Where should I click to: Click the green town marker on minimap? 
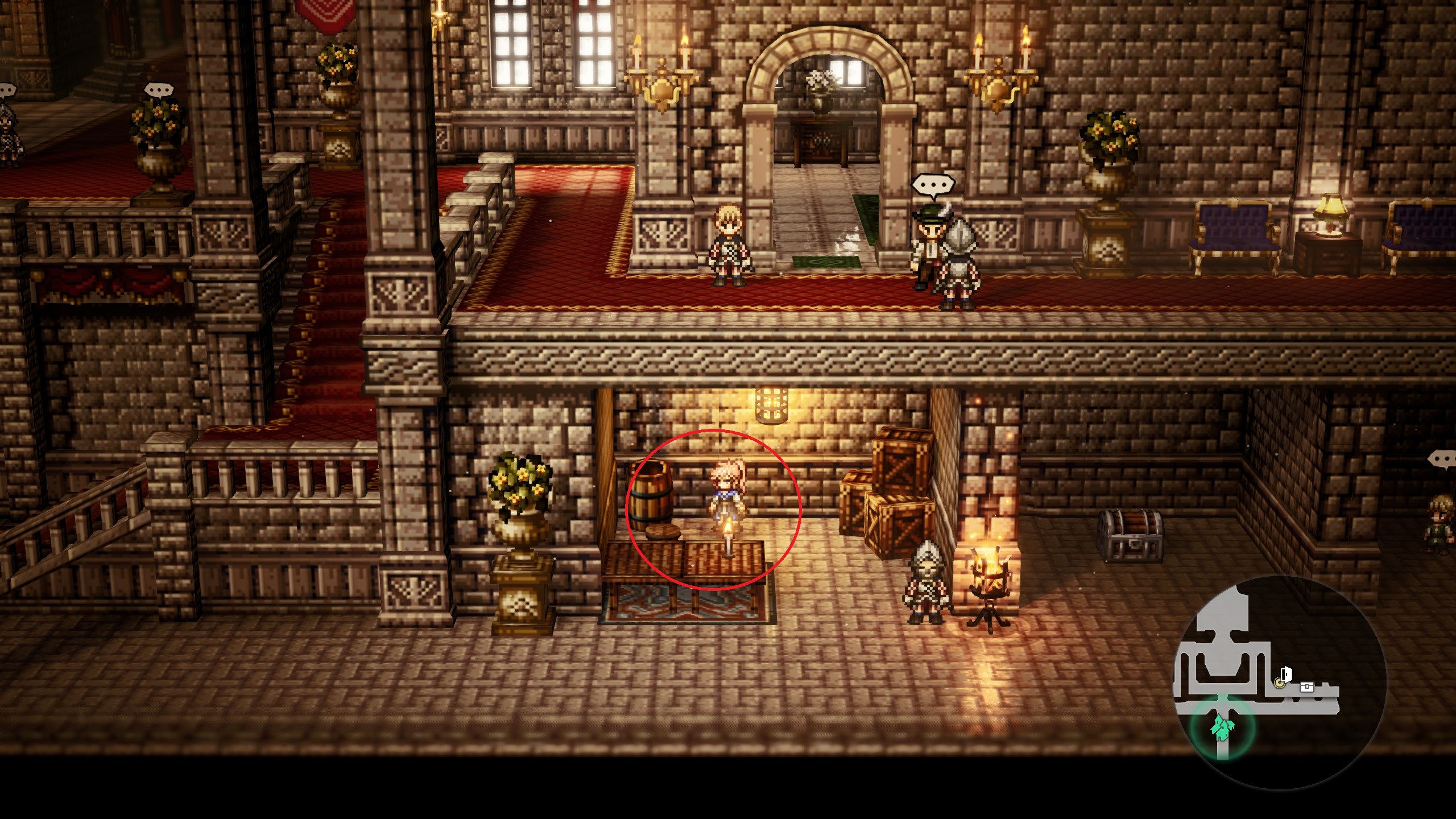click(x=1222, y=728)
